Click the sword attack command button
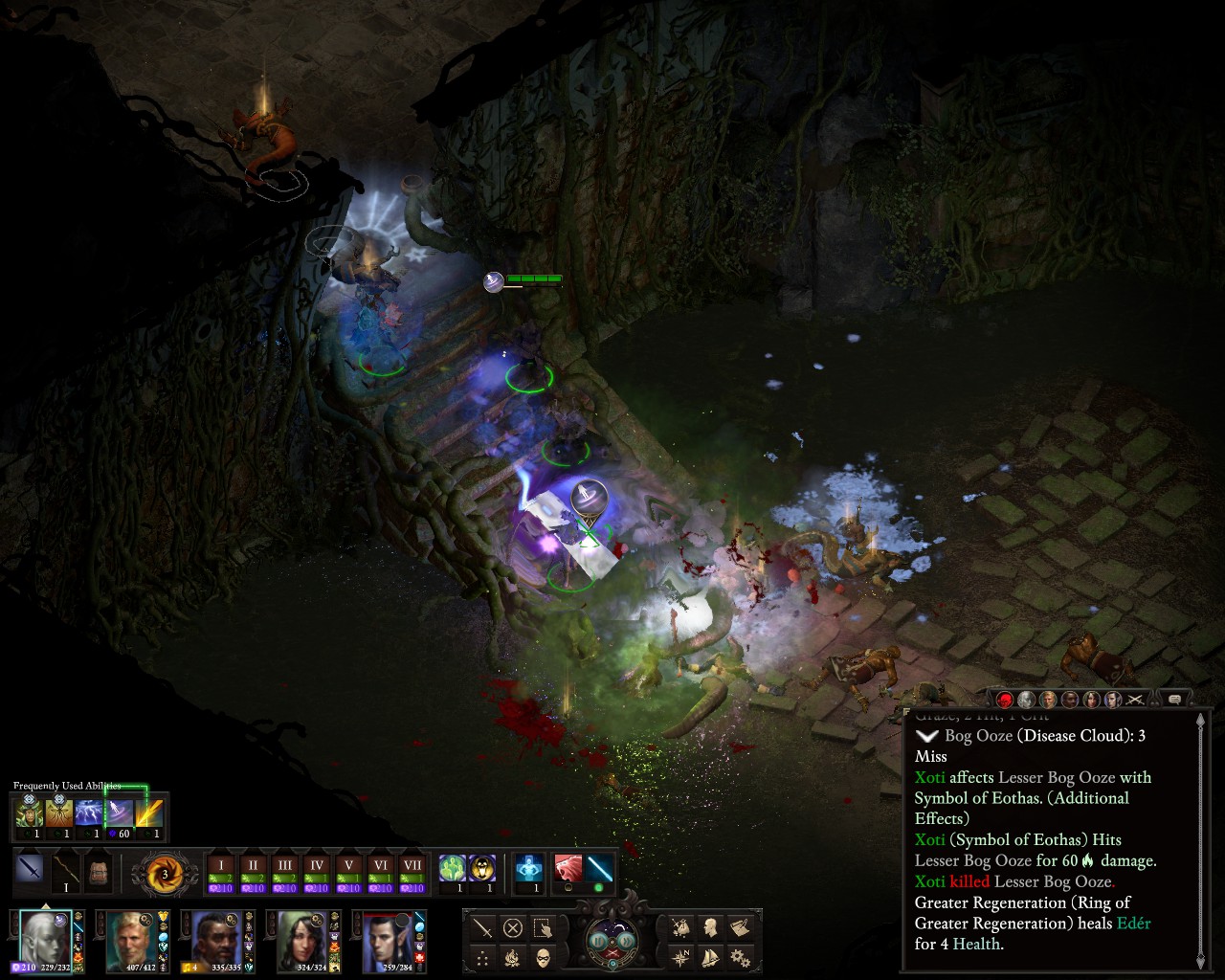The width and height of the screenshot is (1225, 980). pyautogui.click(x=483, y=927)
